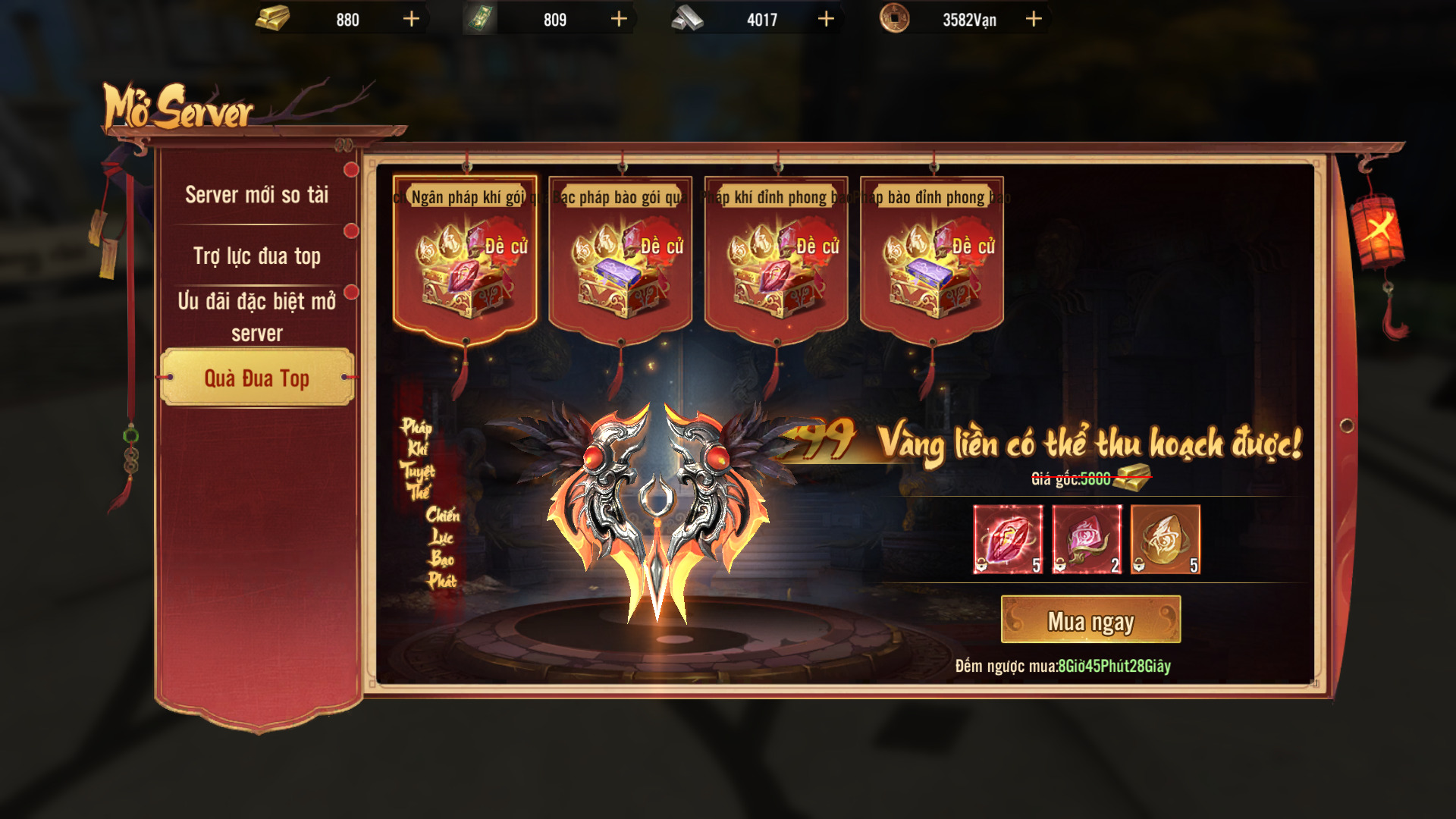Viewport: 1456px width, 819px height.
Task: Inspect the pink rose gem reward slot
Action: (x=1087, y=539)
